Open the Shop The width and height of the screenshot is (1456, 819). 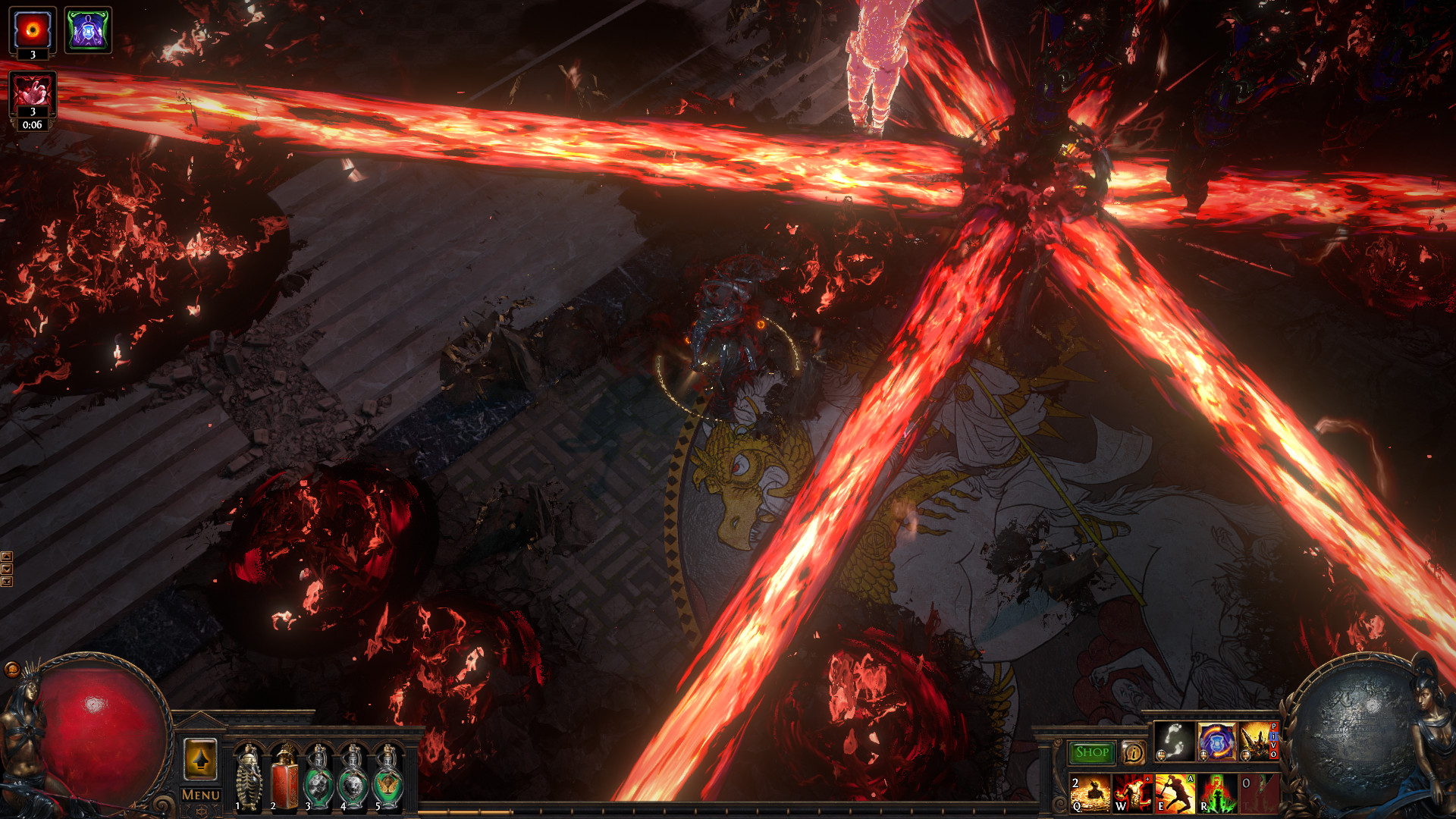1092,752
